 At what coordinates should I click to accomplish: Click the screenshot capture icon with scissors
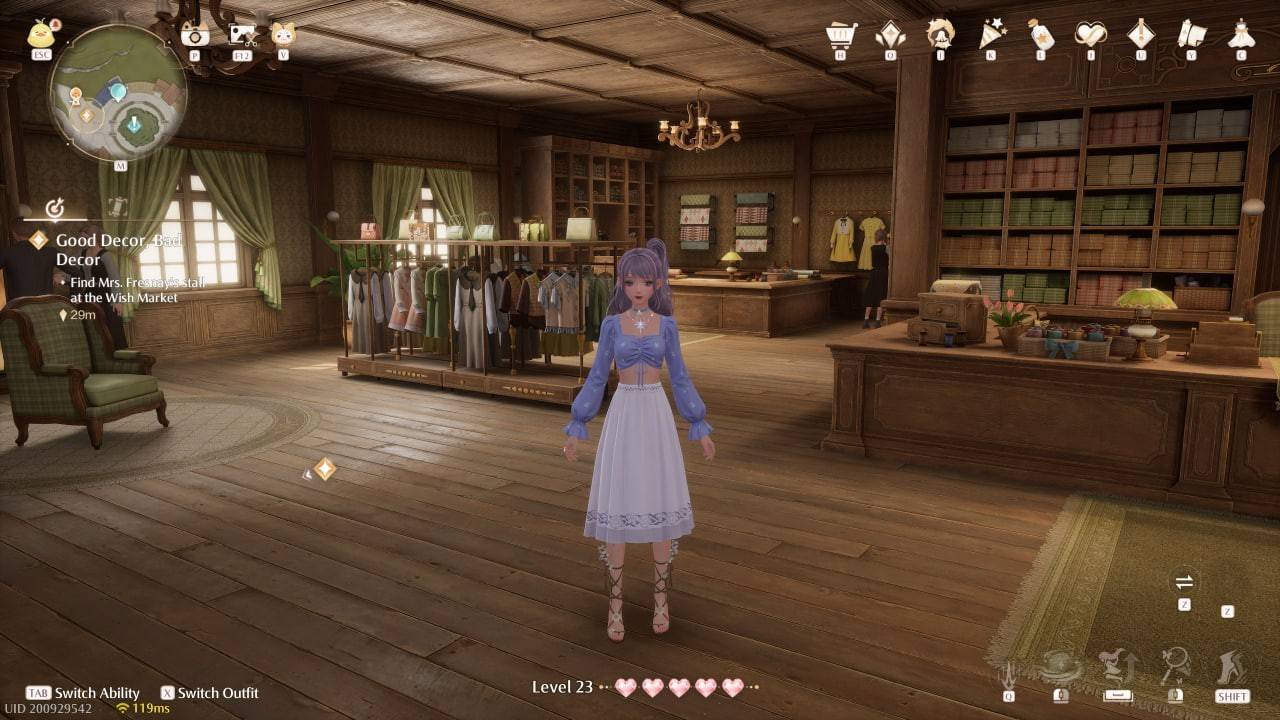(x=242, y=35)
